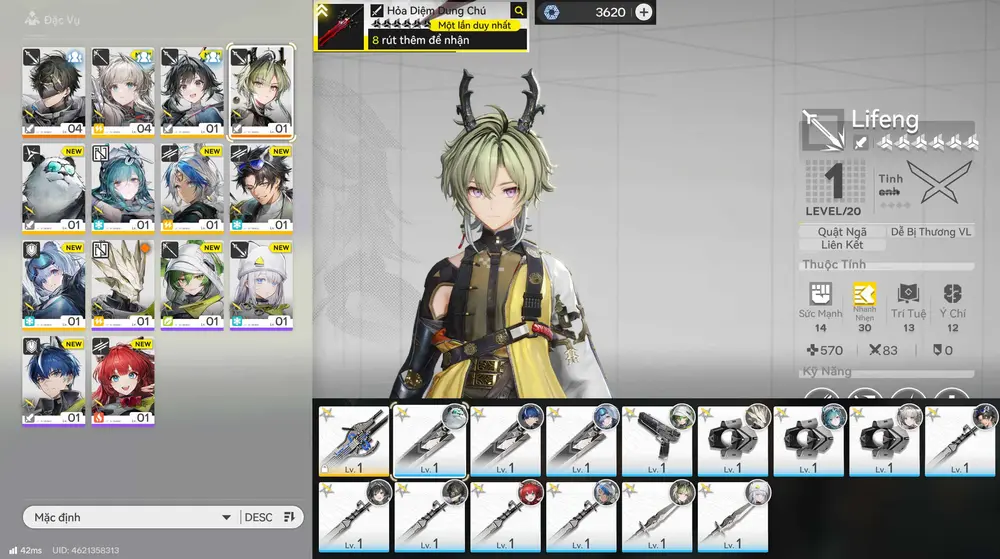
Task: Select the green-haired Lifeng operator card
Action: 261,92
